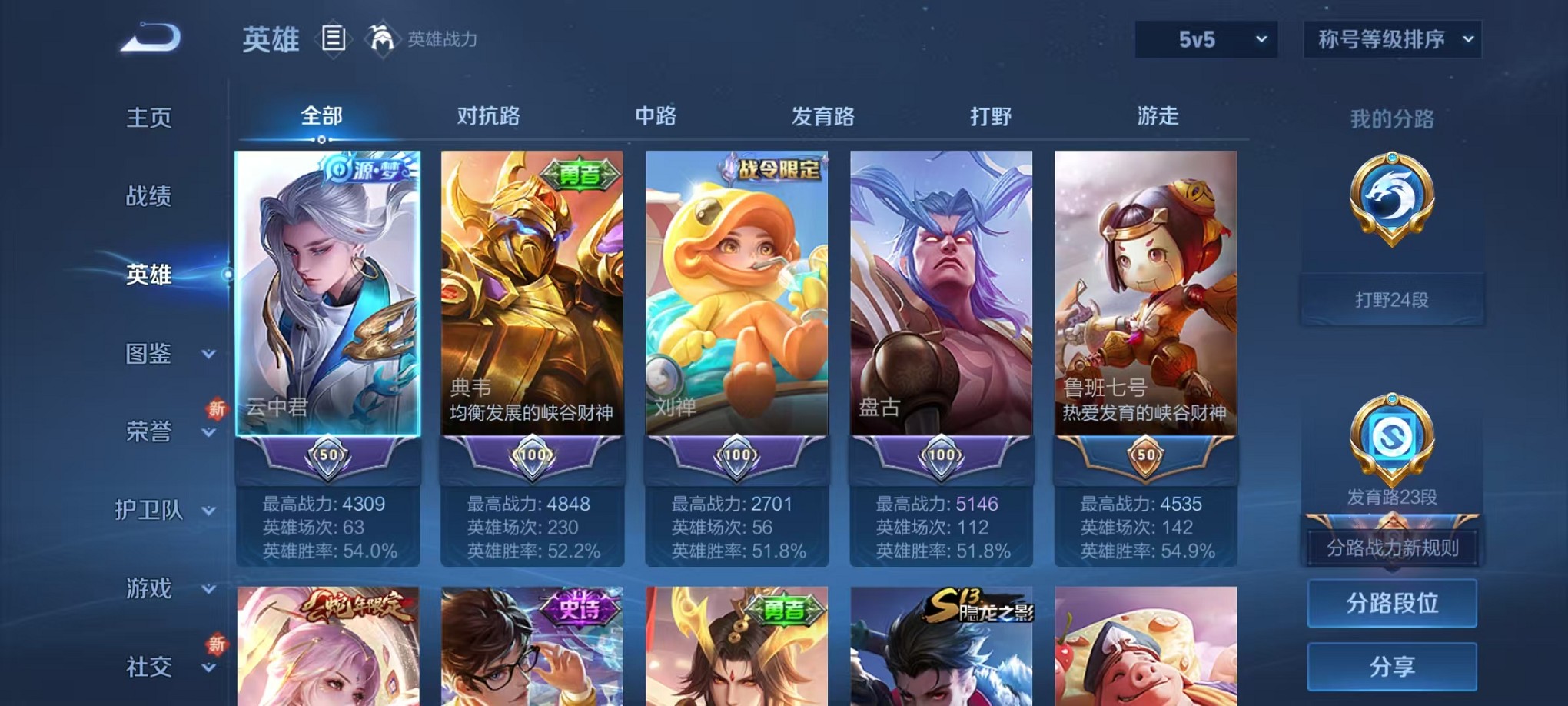Image resolution: width=1568 pixels, height=706 pixels.
Task: Expand the 荣誉 section in the sidebar
Action: tap(150, 433)
